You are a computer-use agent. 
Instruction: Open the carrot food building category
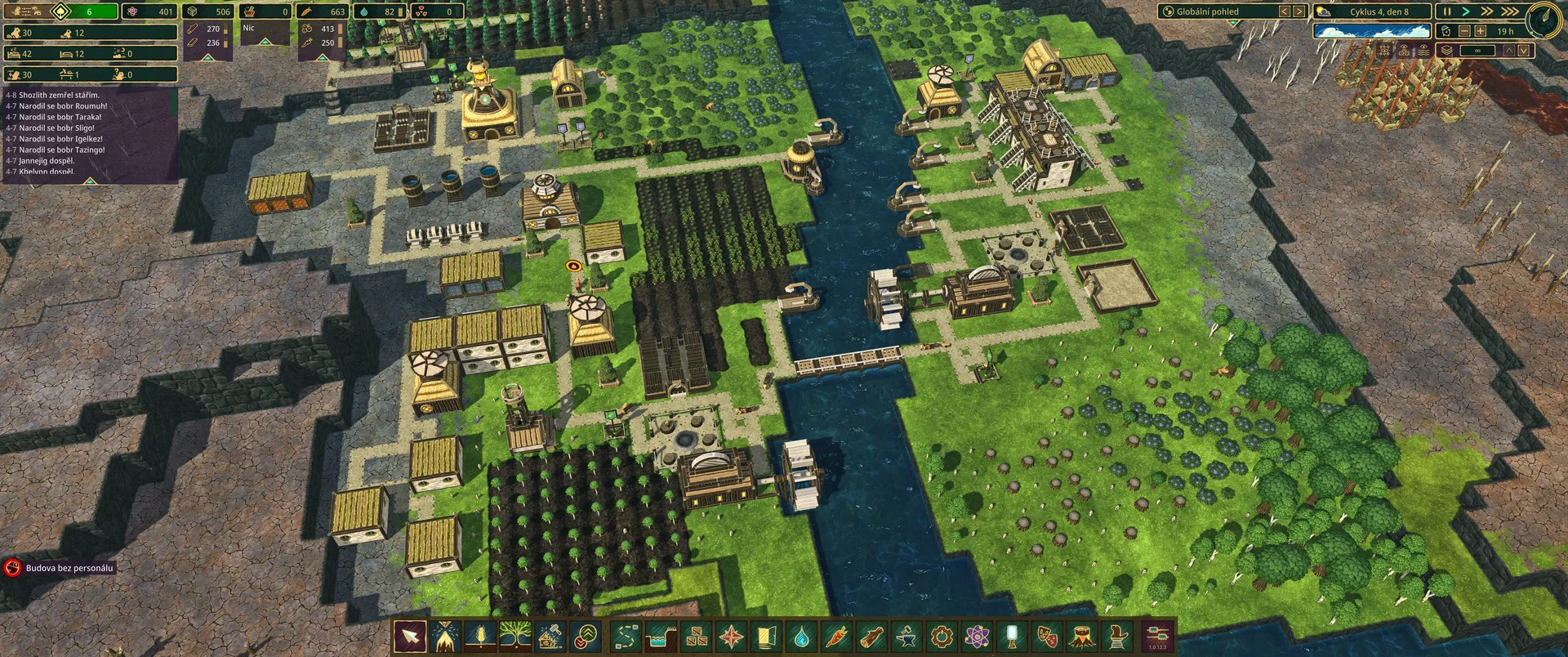point(836,636)
